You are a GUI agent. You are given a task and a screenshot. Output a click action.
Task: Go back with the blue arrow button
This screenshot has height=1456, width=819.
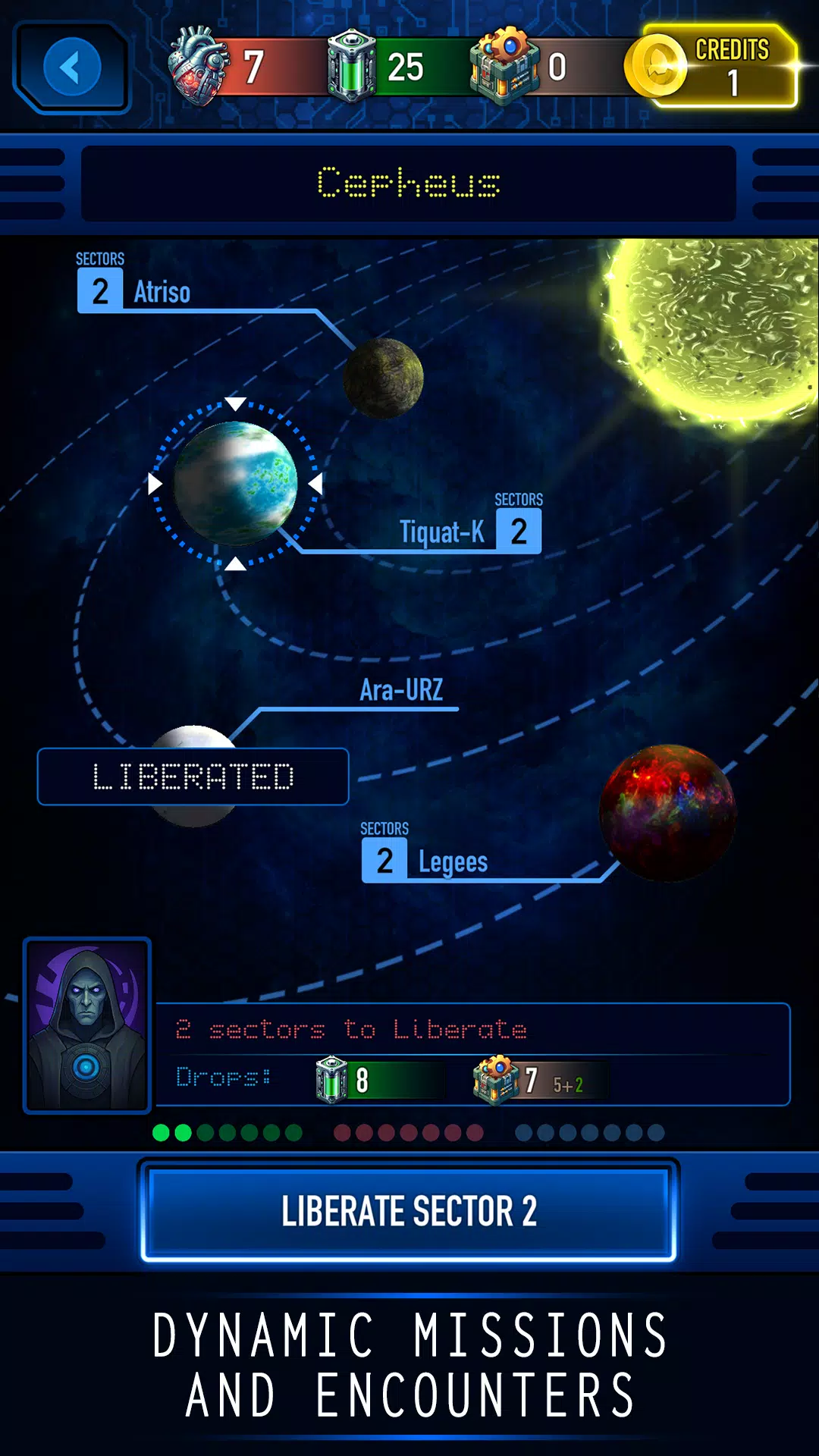(x=72, y=67)
